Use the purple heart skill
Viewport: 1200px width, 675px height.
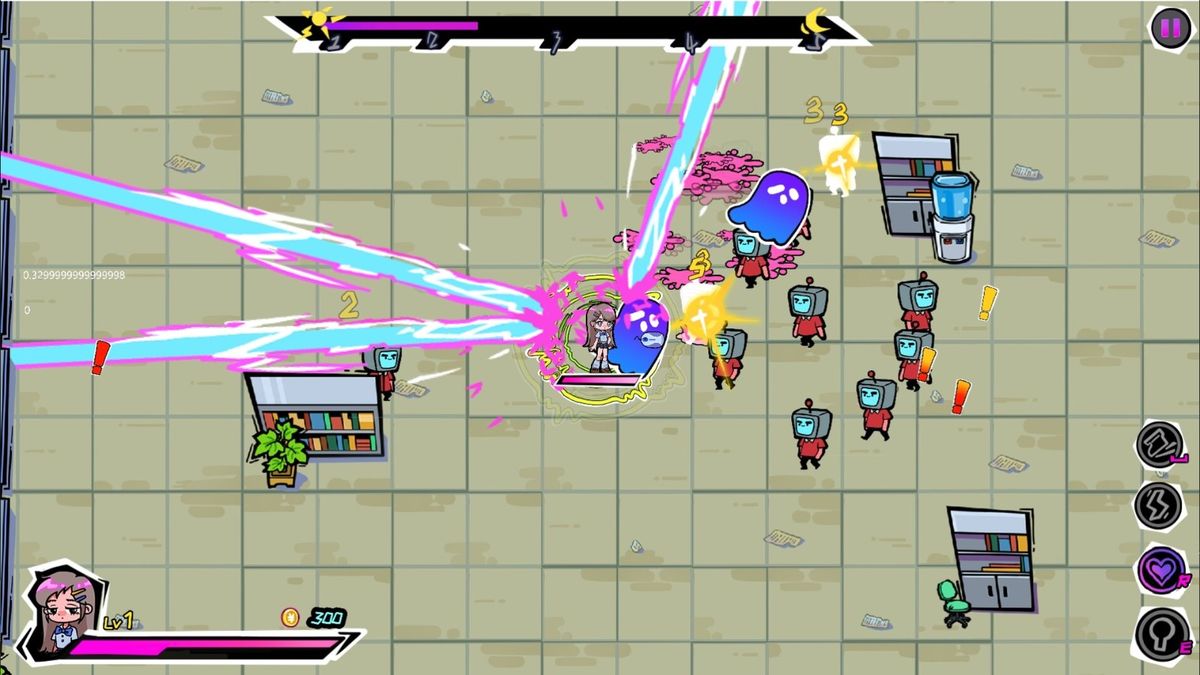click(1160, 570)
